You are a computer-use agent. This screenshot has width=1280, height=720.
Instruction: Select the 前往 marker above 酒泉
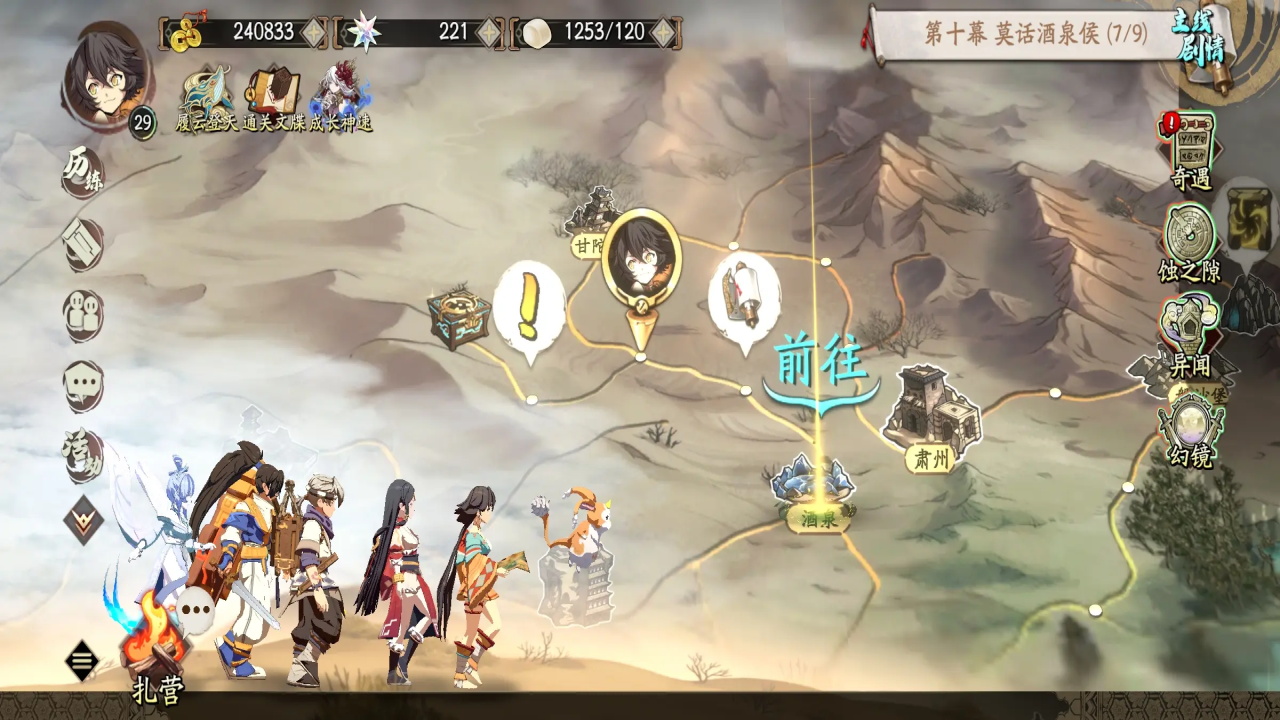pos(820,365)
